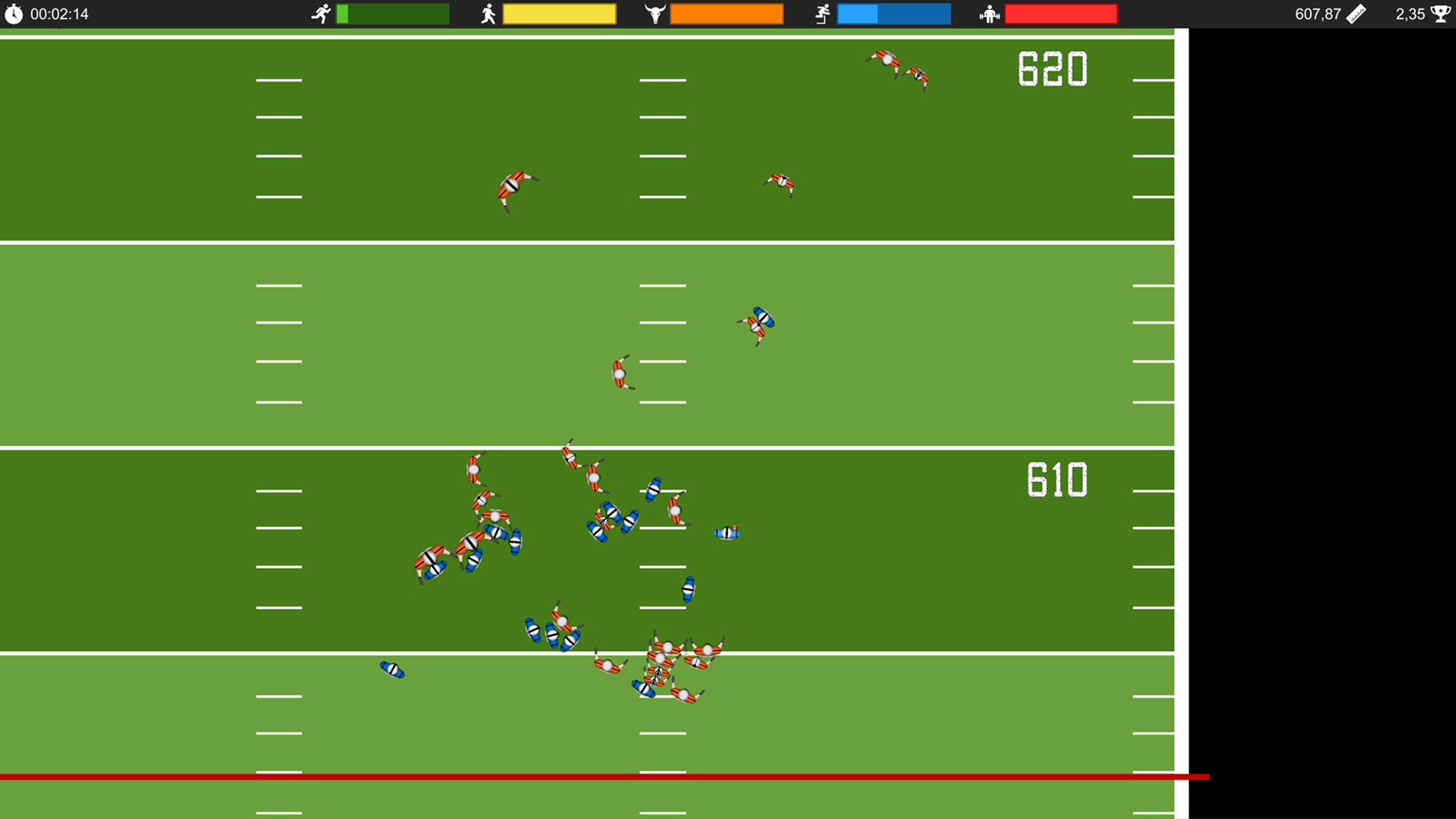This screenshot has height=819, width=1456.
Task: Click the green stamina bar
Action: [392, 13]
